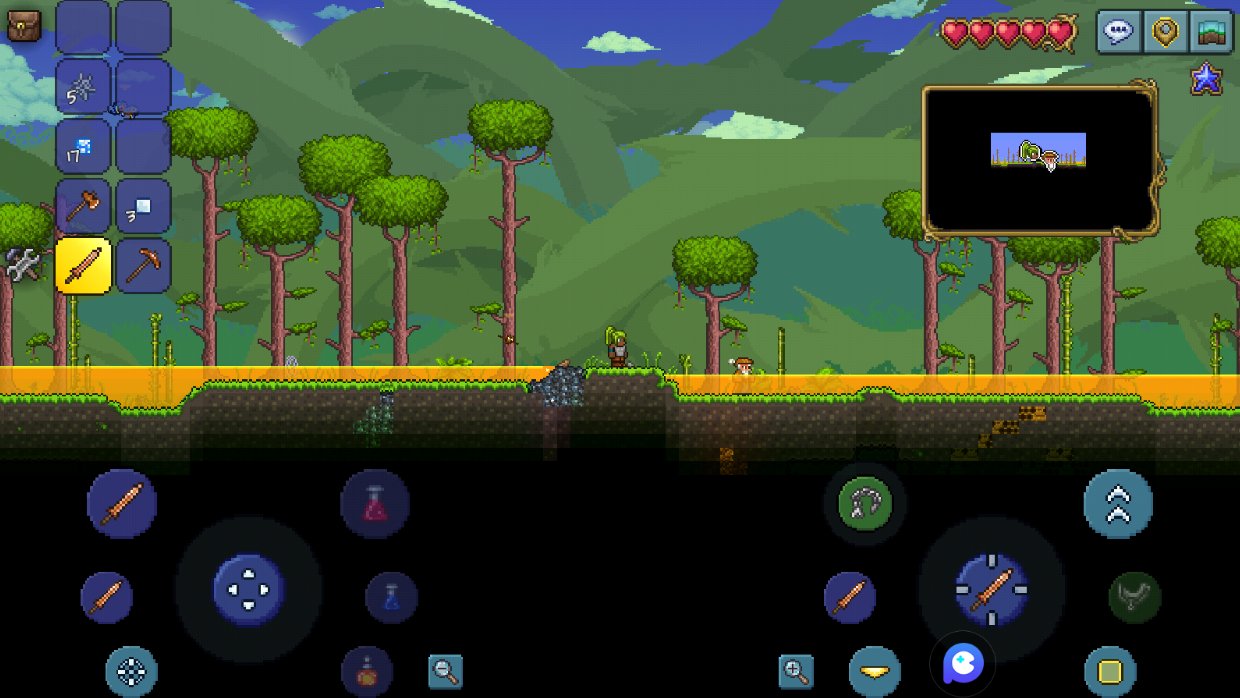The image size is (1240, 698).
Task: Tap the map pin button
Action: tap(1164, 32)
